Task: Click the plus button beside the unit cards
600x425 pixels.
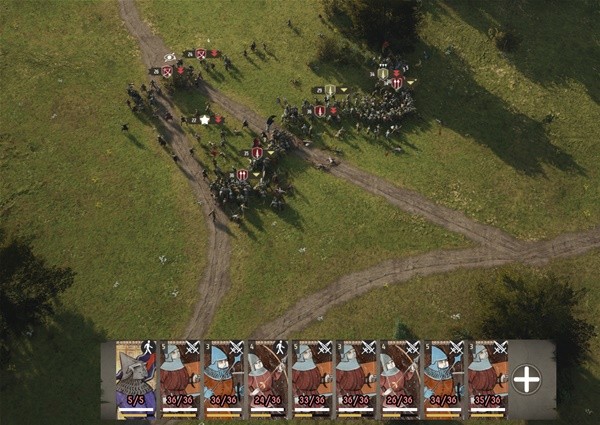Action: pyautogui.click(x=527, y=379)
